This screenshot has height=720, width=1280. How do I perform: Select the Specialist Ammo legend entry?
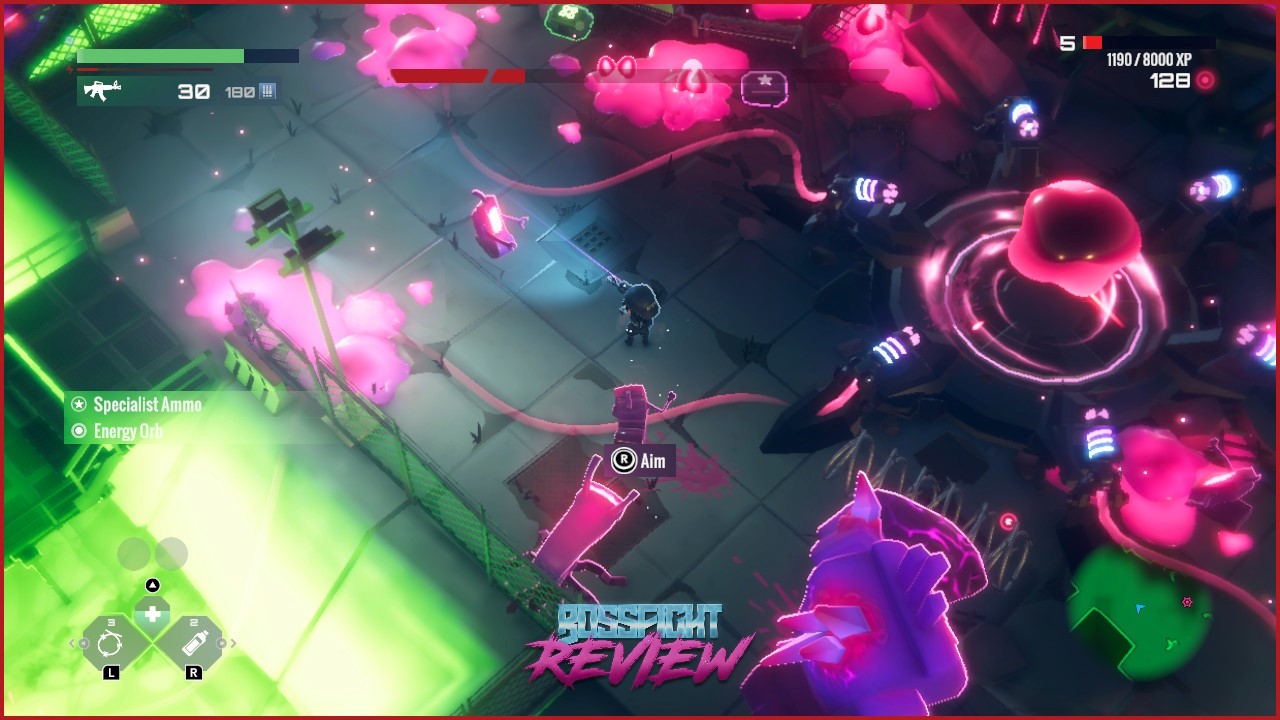(x=147, y=405)
